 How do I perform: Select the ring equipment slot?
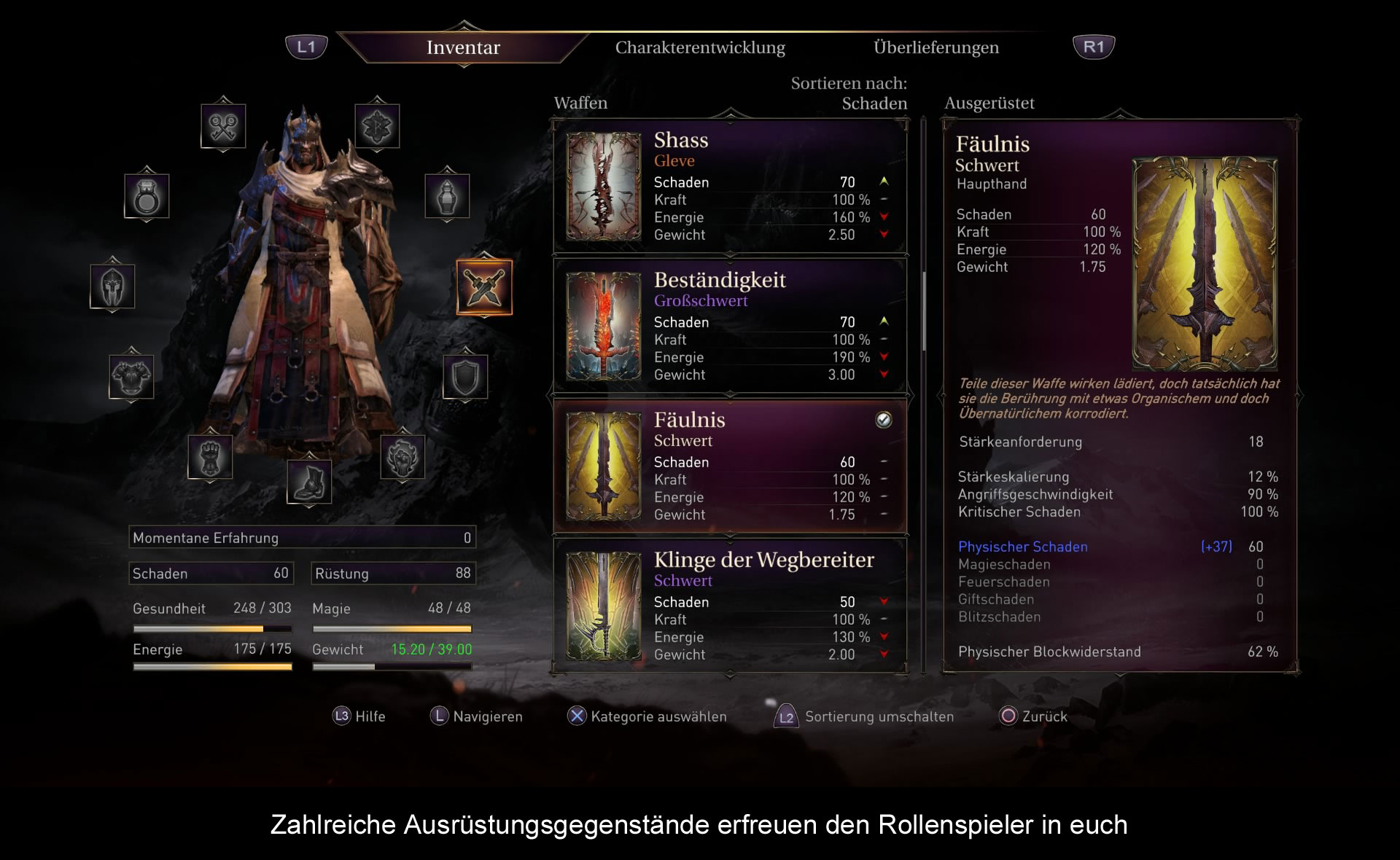tap(147, 196)
